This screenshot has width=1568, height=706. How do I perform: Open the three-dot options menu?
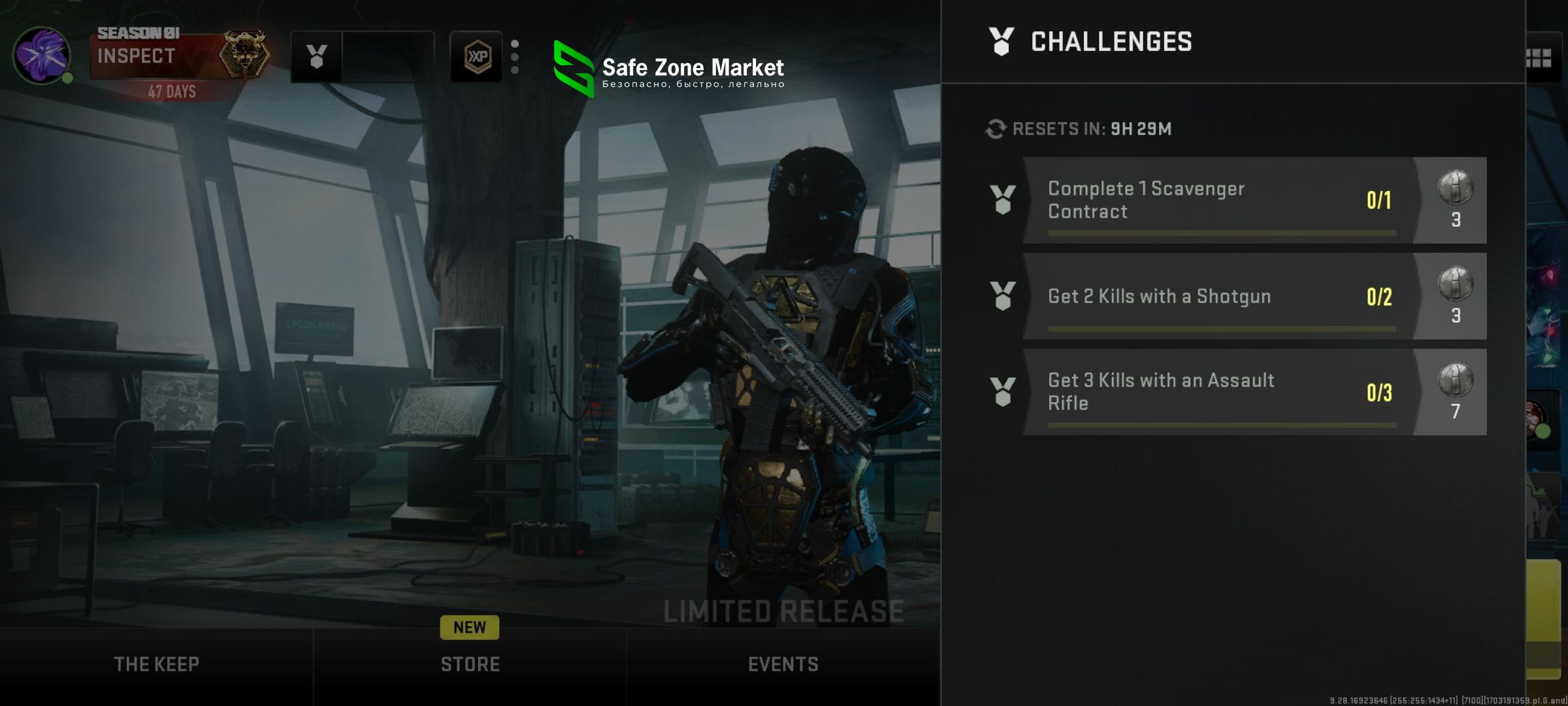(x=515, y=57)
